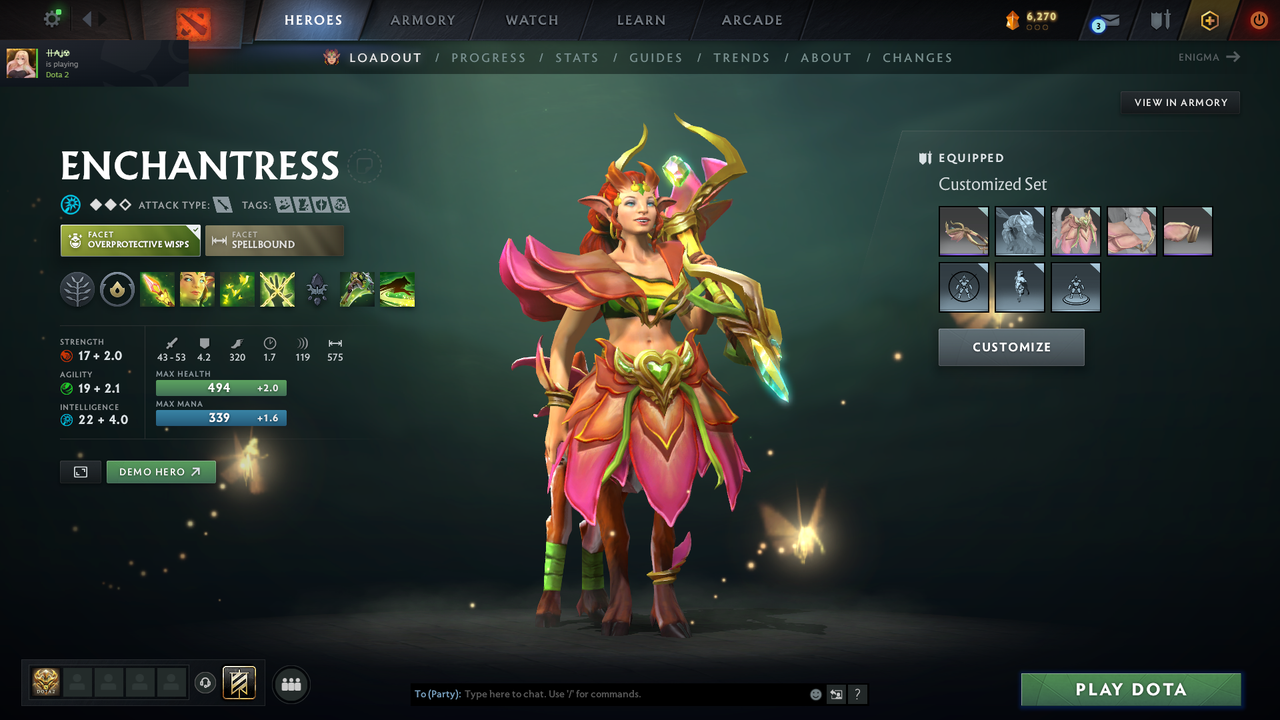Toggle the flag/banner button near party slots
Image resolution: width=1280 pixels, height=720 pixels.
[x=238, y=683]
